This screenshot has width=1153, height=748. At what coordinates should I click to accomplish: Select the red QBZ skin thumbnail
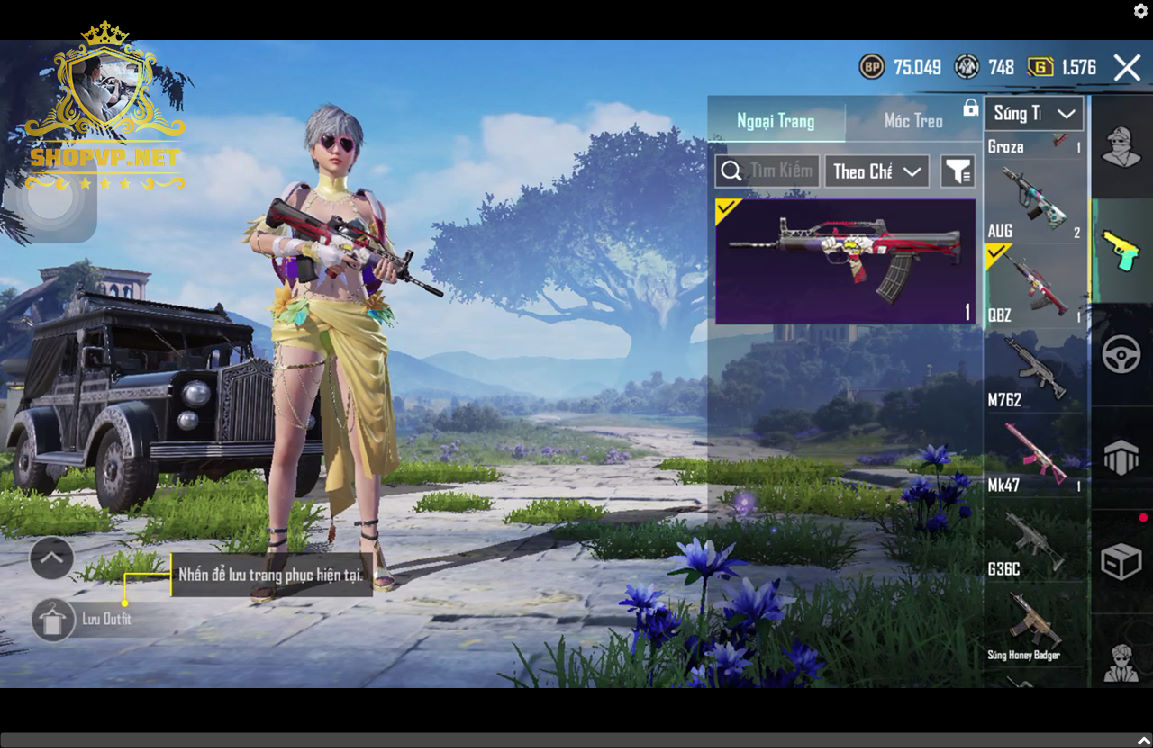845,260
